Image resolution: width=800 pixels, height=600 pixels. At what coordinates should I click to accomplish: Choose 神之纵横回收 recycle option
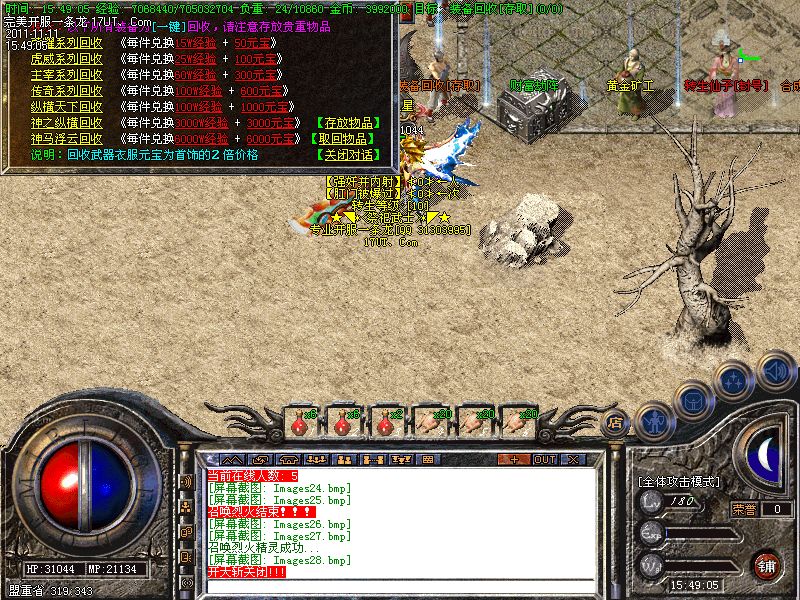(66, 123)
